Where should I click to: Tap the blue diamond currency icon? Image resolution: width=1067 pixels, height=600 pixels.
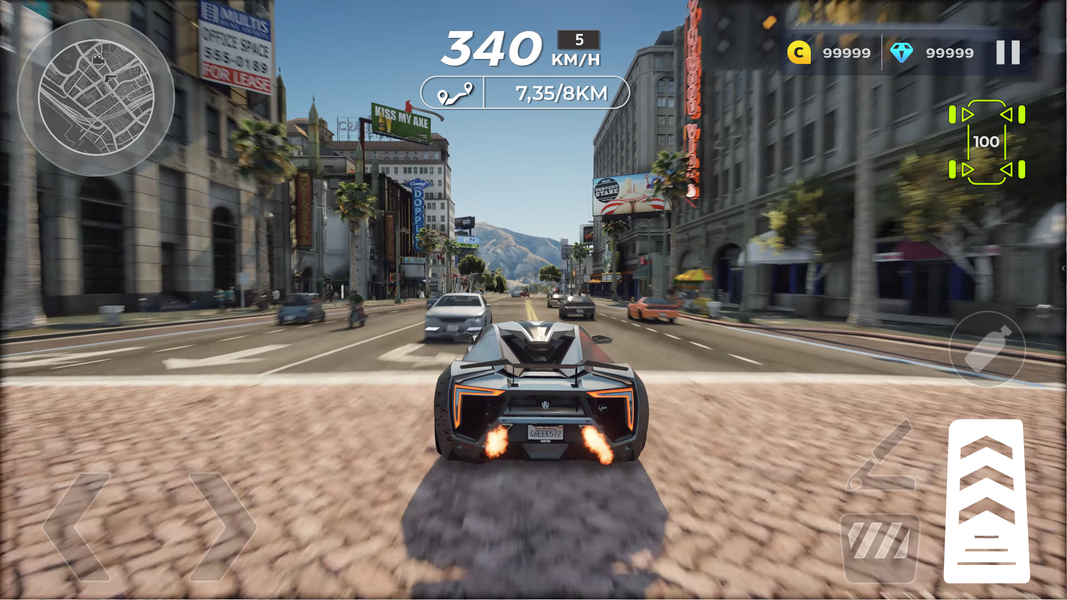902,53
